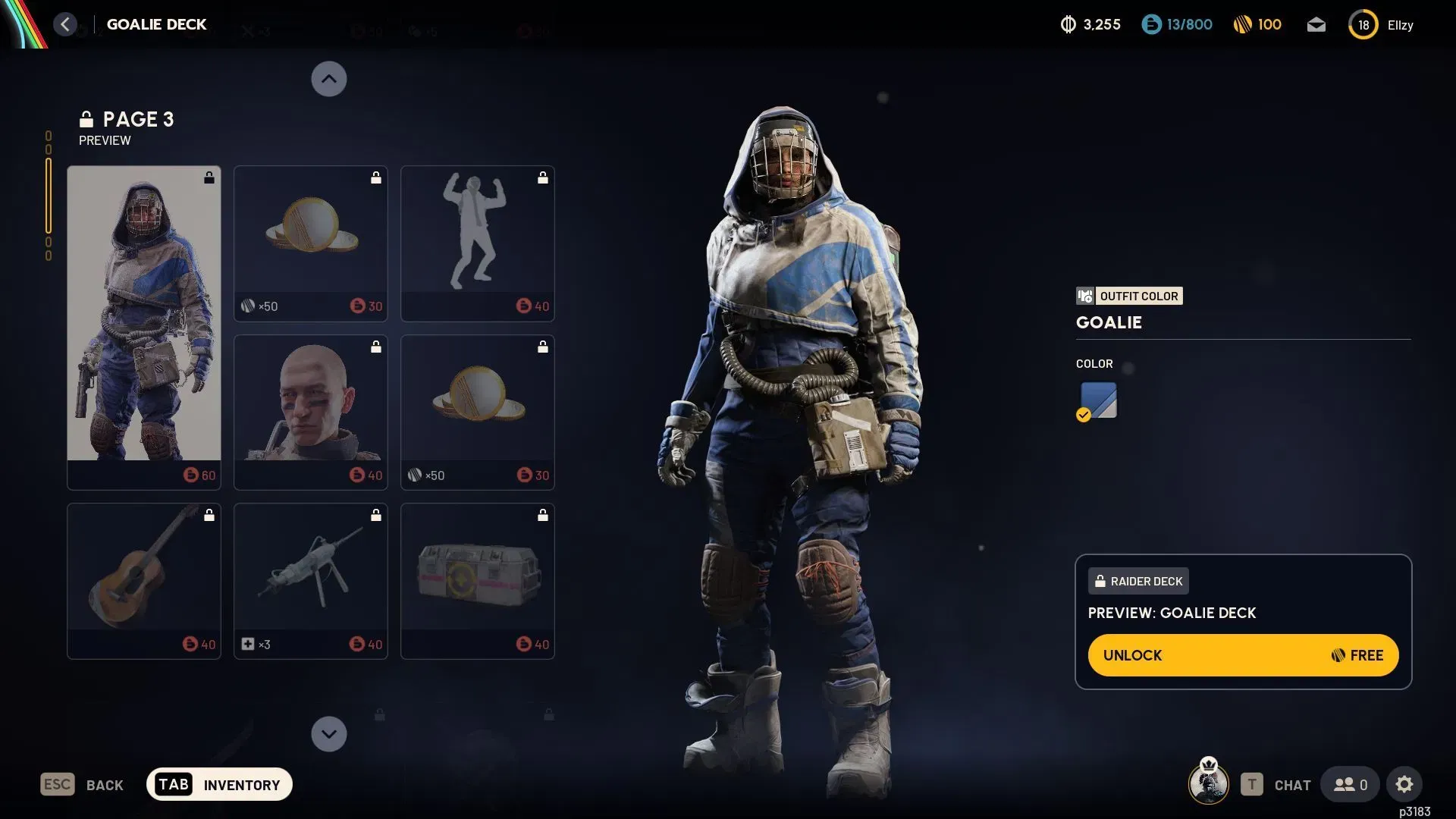This screenshot has width=1456, height=819.
Task: Open the mail inbox envelope
Action: pyautogui.click(x=1316, y=25)
